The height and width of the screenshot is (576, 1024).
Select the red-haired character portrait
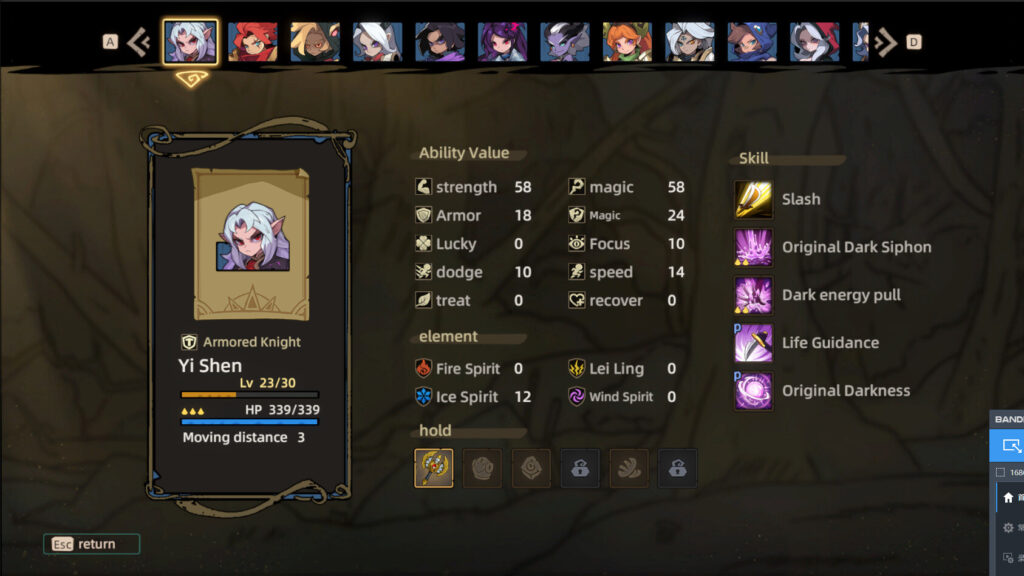(x=253, y=42)
